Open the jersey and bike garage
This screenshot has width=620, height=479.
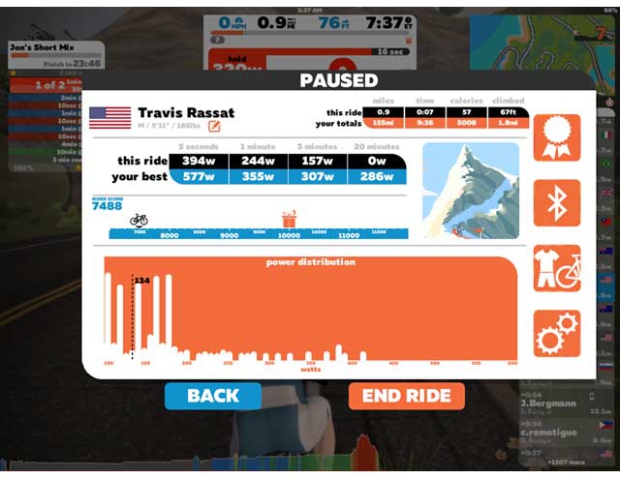556,268
